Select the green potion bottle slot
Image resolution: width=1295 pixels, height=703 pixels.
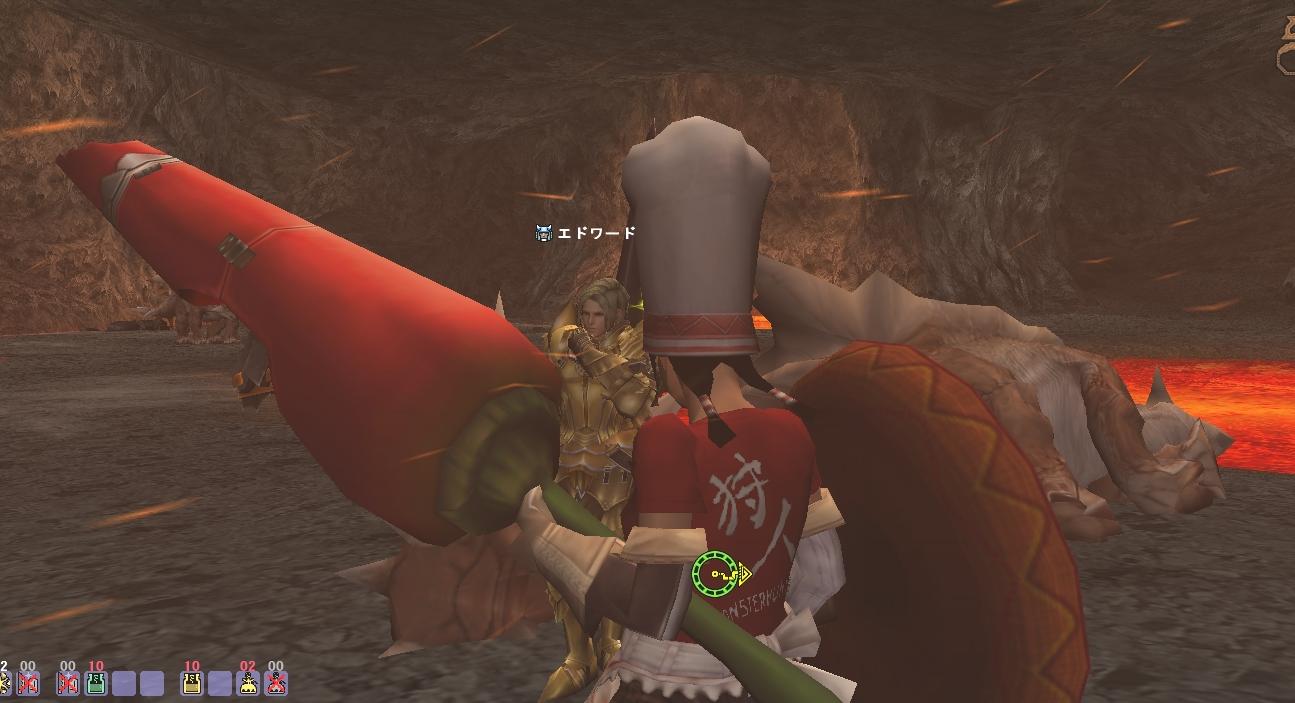[96, 683]
